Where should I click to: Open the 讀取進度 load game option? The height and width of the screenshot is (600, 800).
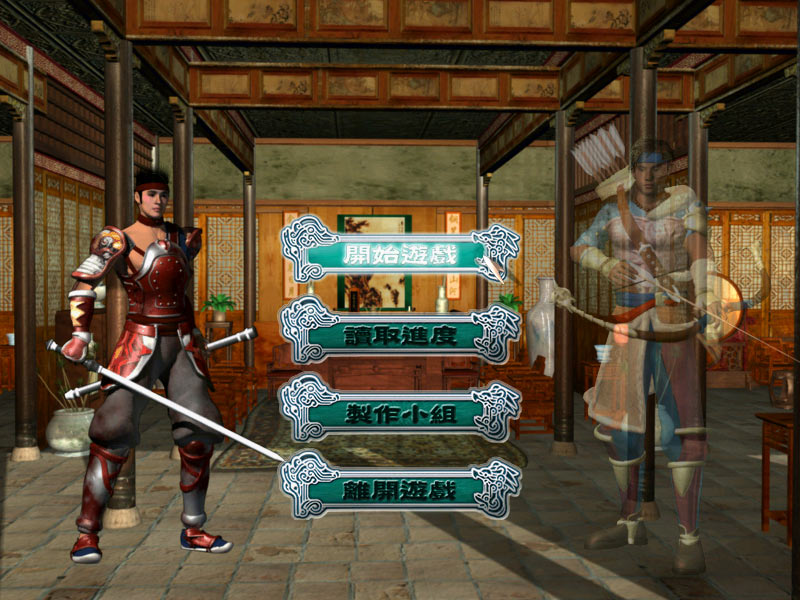pos(400,333)
